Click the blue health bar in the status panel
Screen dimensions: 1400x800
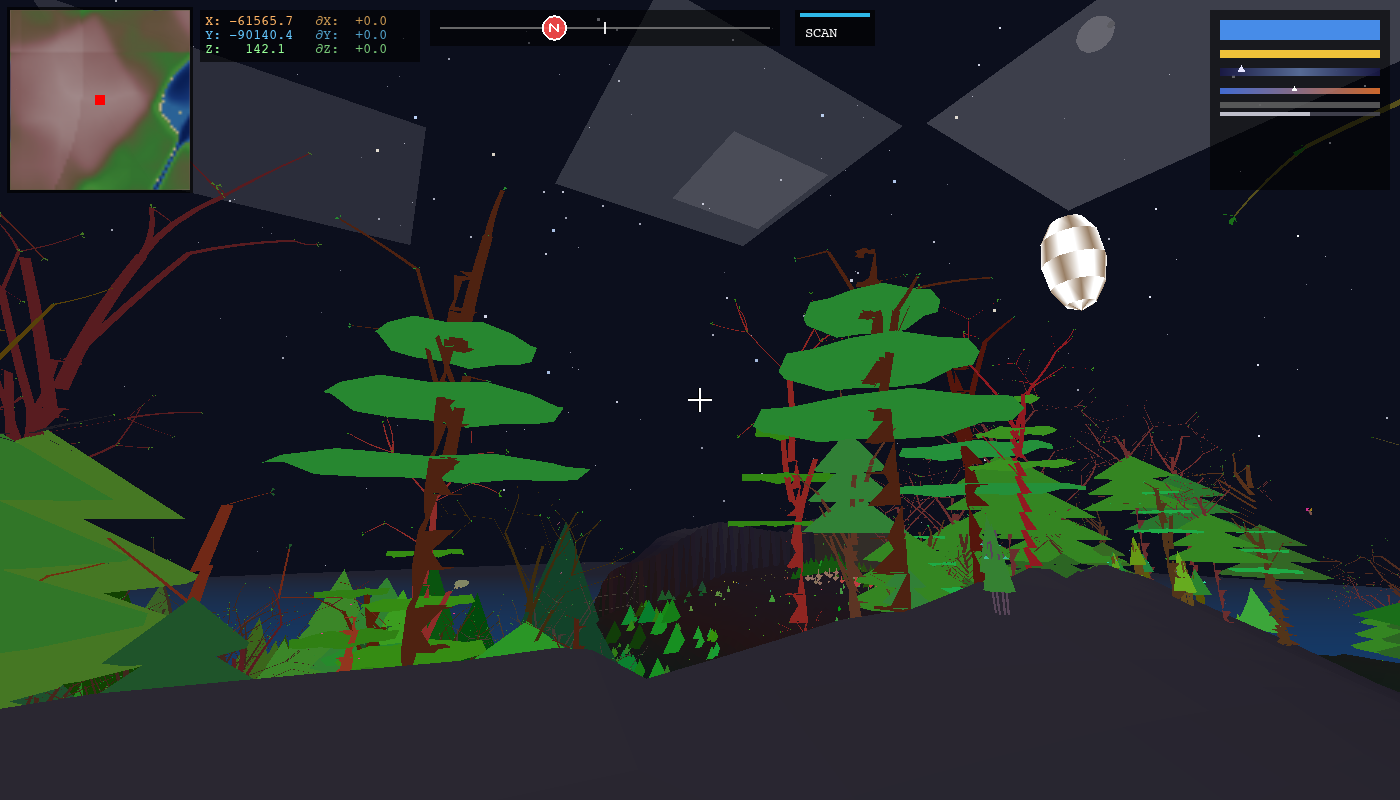[1298, 29]
